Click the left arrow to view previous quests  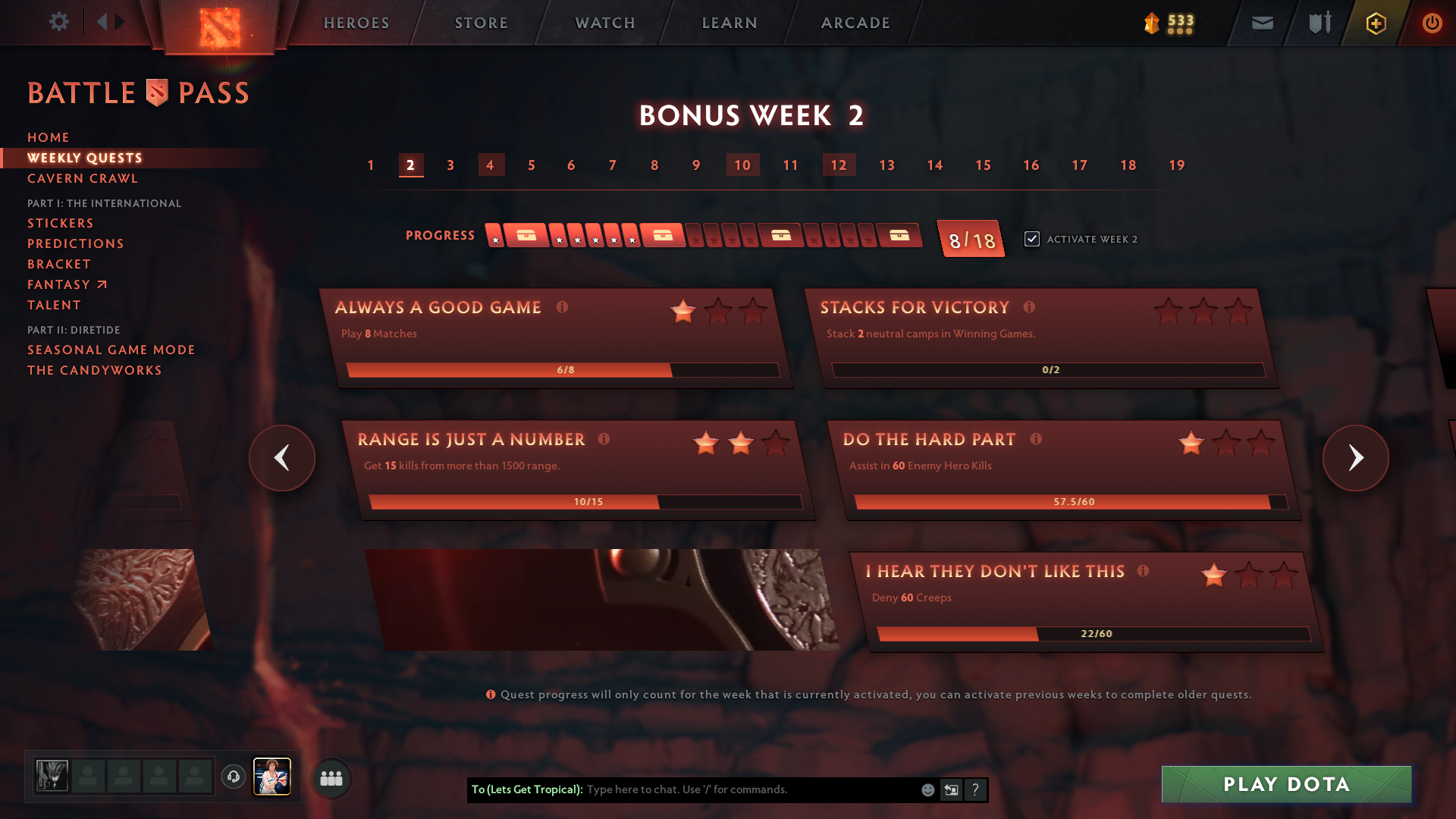coord(281,458)
